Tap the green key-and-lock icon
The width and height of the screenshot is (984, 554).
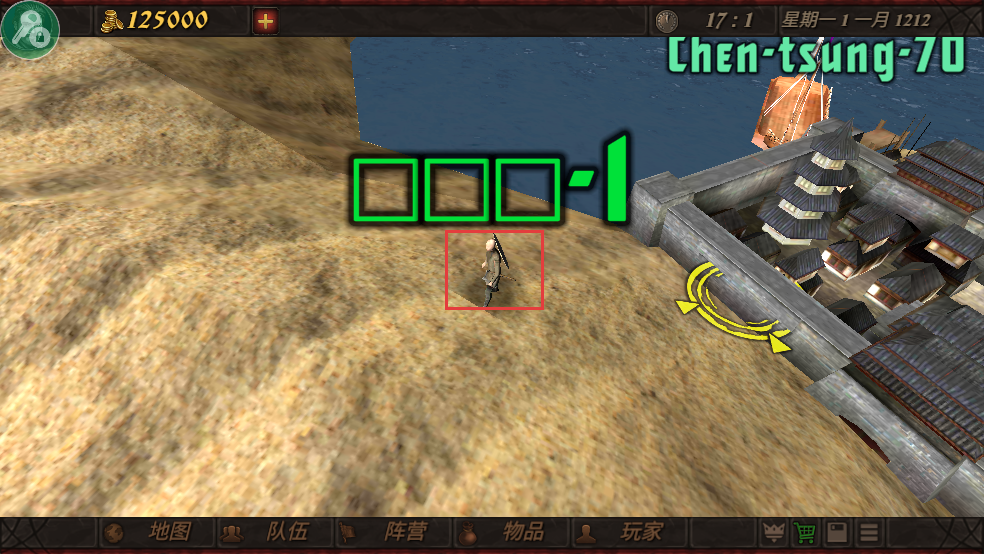pyautogui.click(x=30, y=29)
